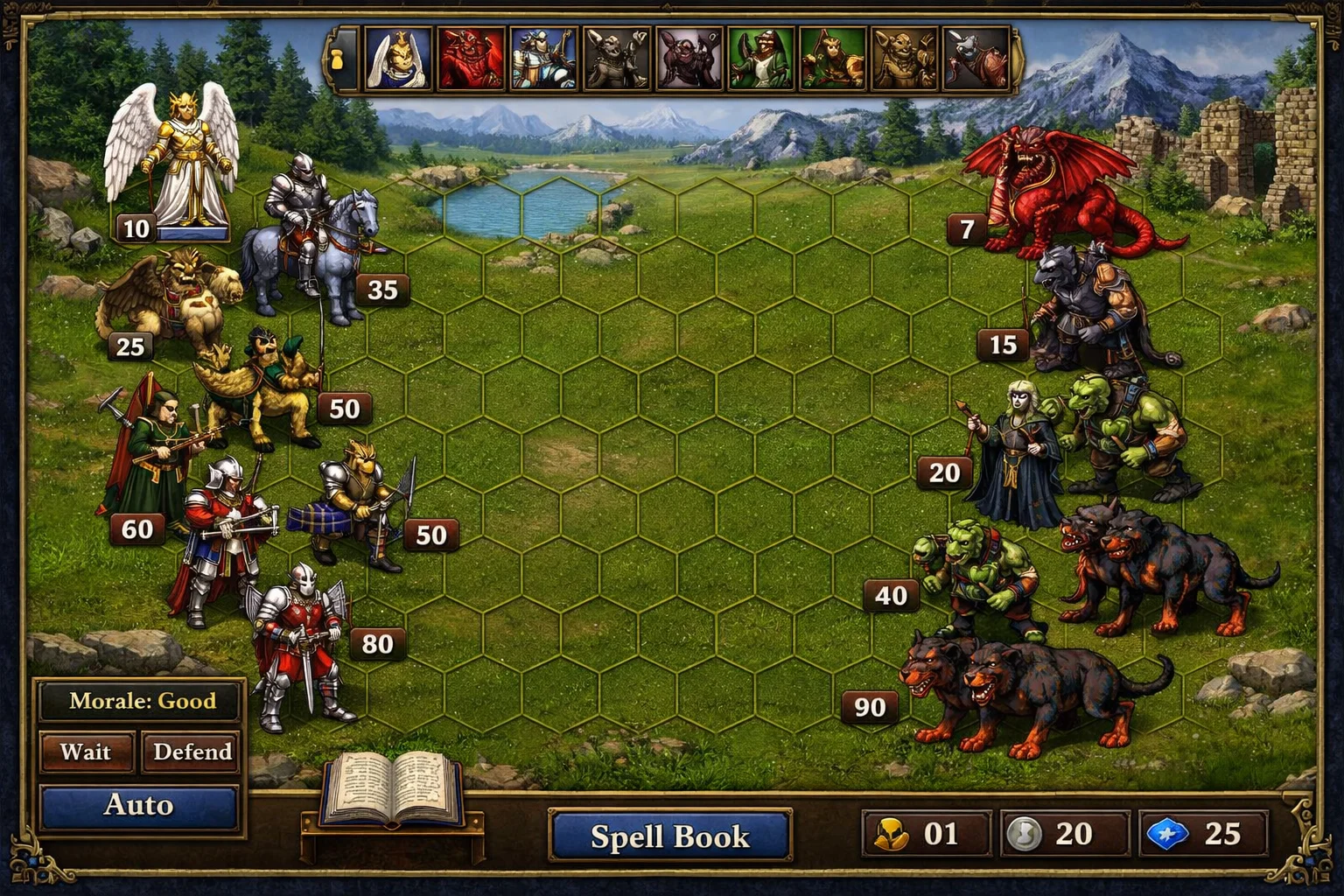Screen dimensions: 1344x896
Task: Enable Auto combat
Action: 138,805
